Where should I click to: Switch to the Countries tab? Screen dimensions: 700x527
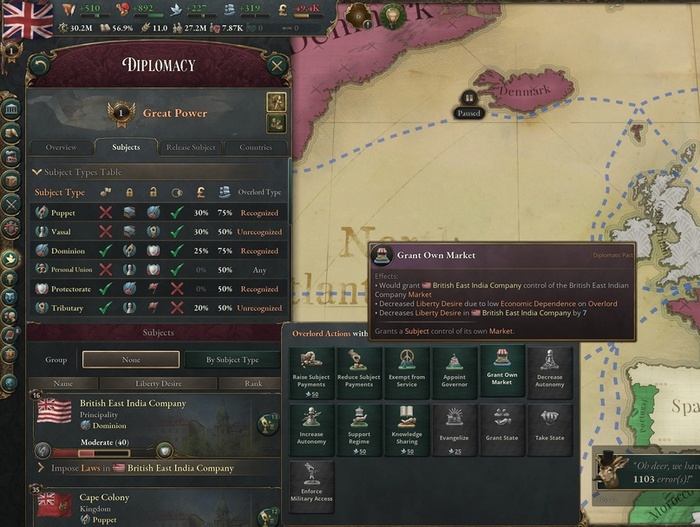coord(255,147)
